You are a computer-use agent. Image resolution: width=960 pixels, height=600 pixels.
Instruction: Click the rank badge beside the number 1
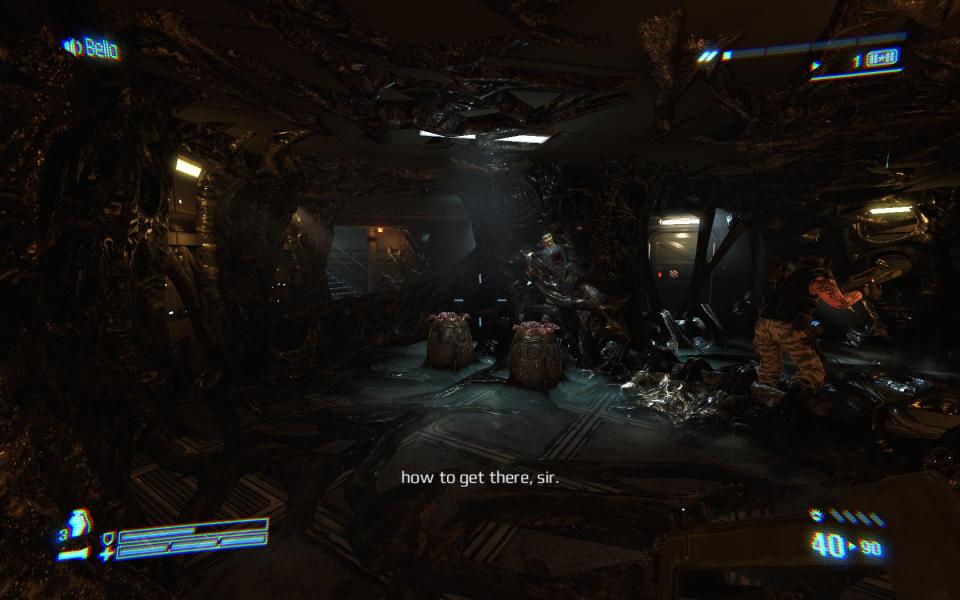pos(883,59)
